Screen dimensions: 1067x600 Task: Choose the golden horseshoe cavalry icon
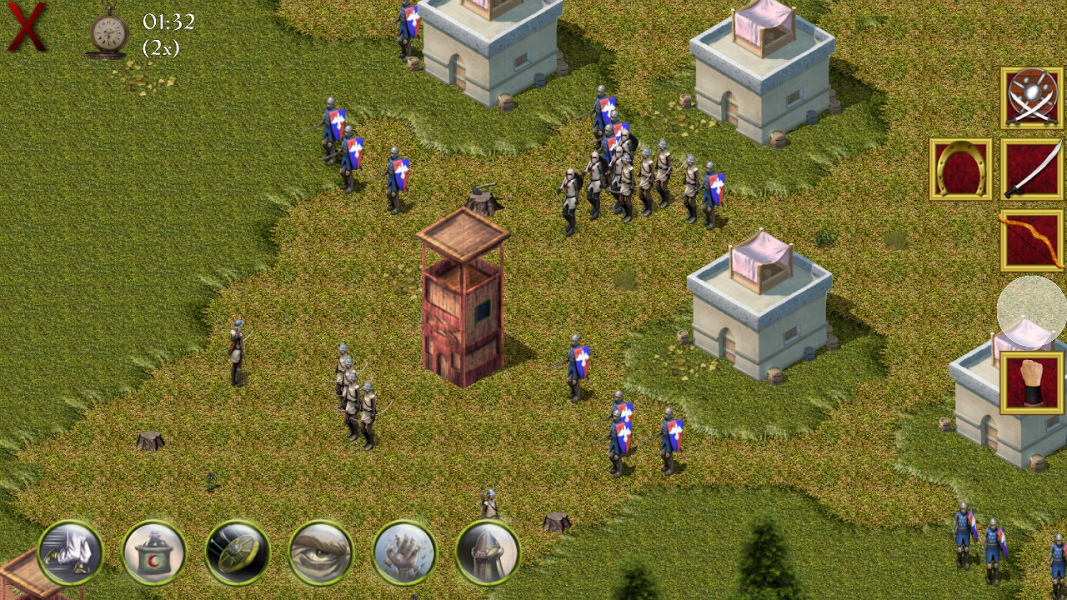pyautogui.click(x=960, y=169)
